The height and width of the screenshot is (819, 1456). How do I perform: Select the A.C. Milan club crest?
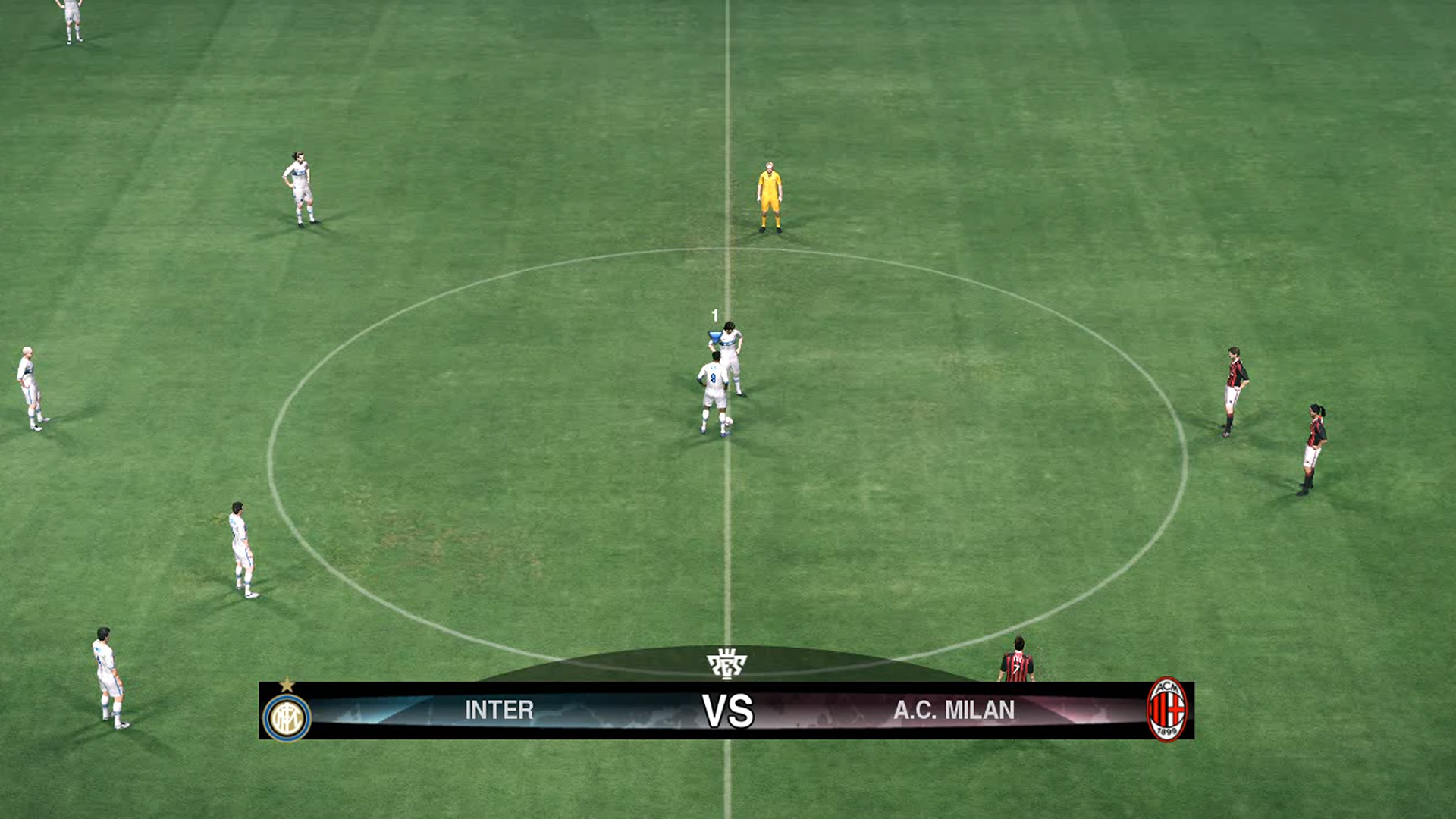pos(1166,710)
